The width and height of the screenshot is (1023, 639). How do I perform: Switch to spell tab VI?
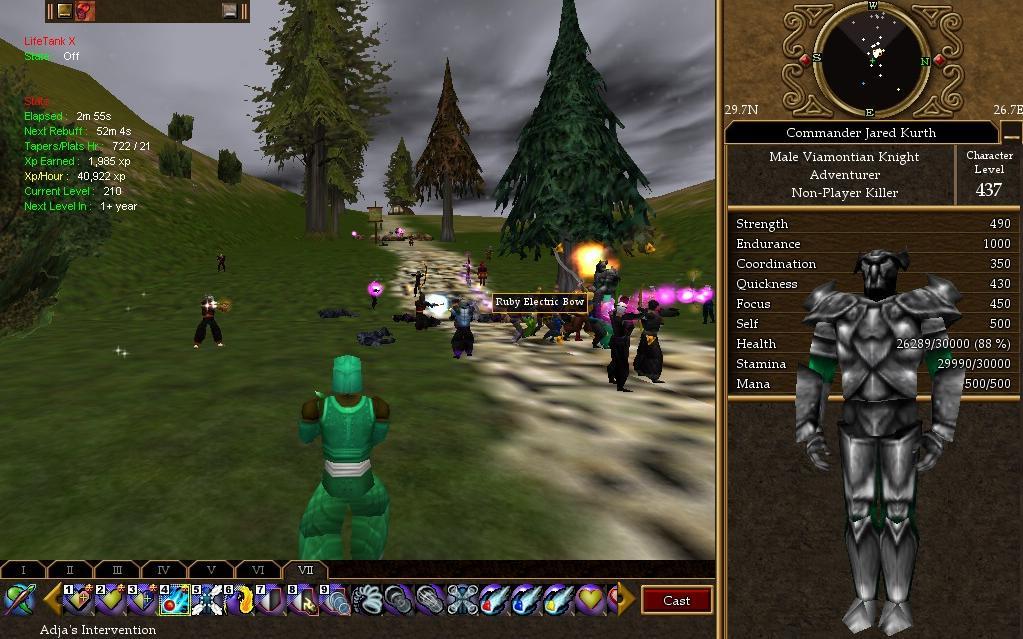click(x=258, y=570)
